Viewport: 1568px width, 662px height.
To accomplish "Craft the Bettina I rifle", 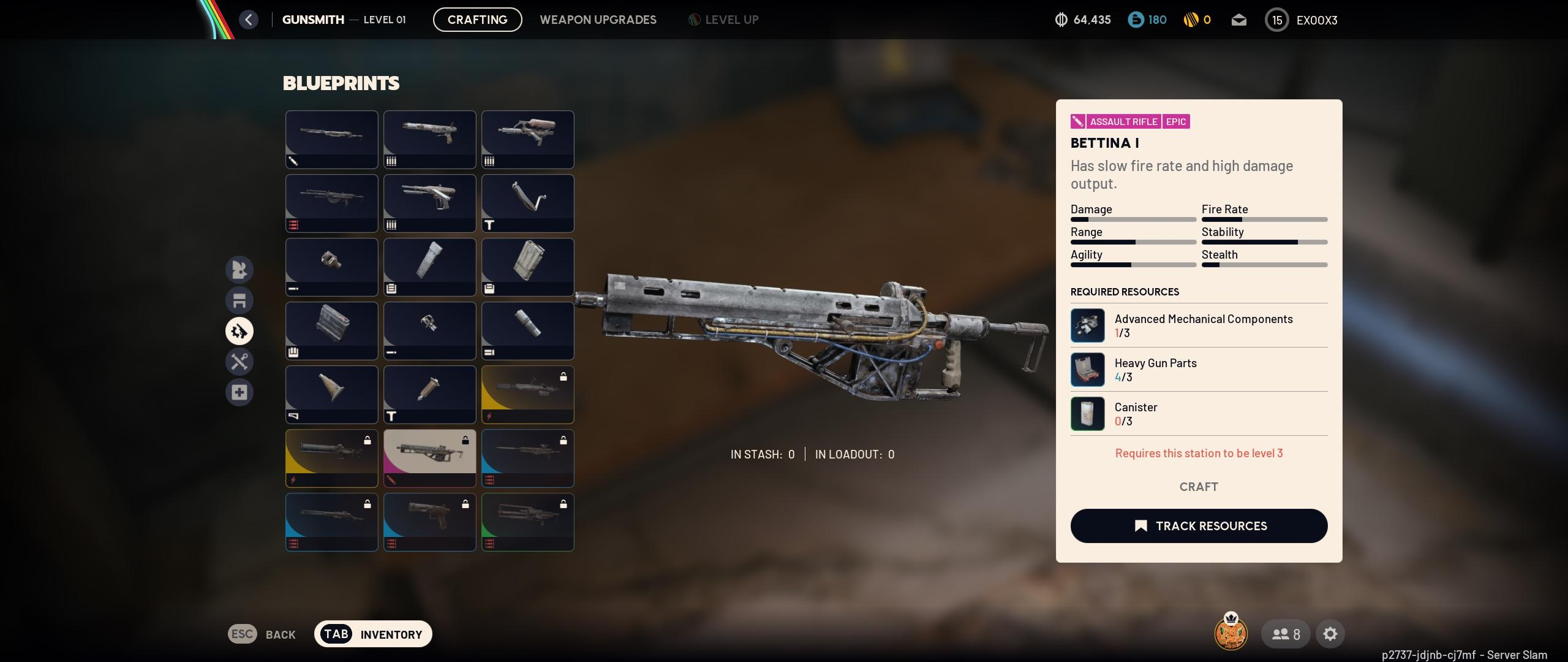I will pyautogui.click(x=1199, y=487).
